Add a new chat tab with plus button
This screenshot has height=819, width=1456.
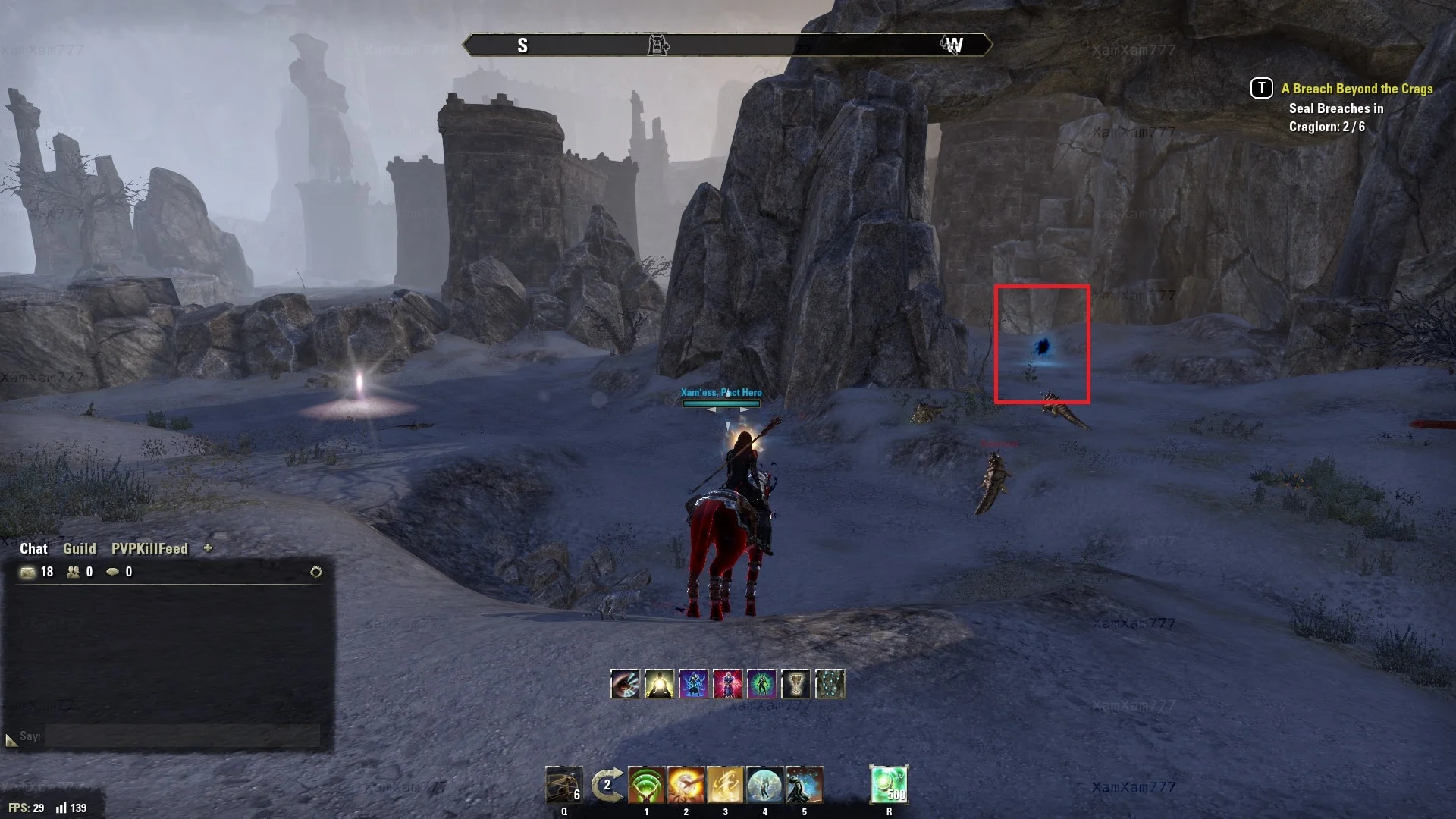[x=208, y=548]
